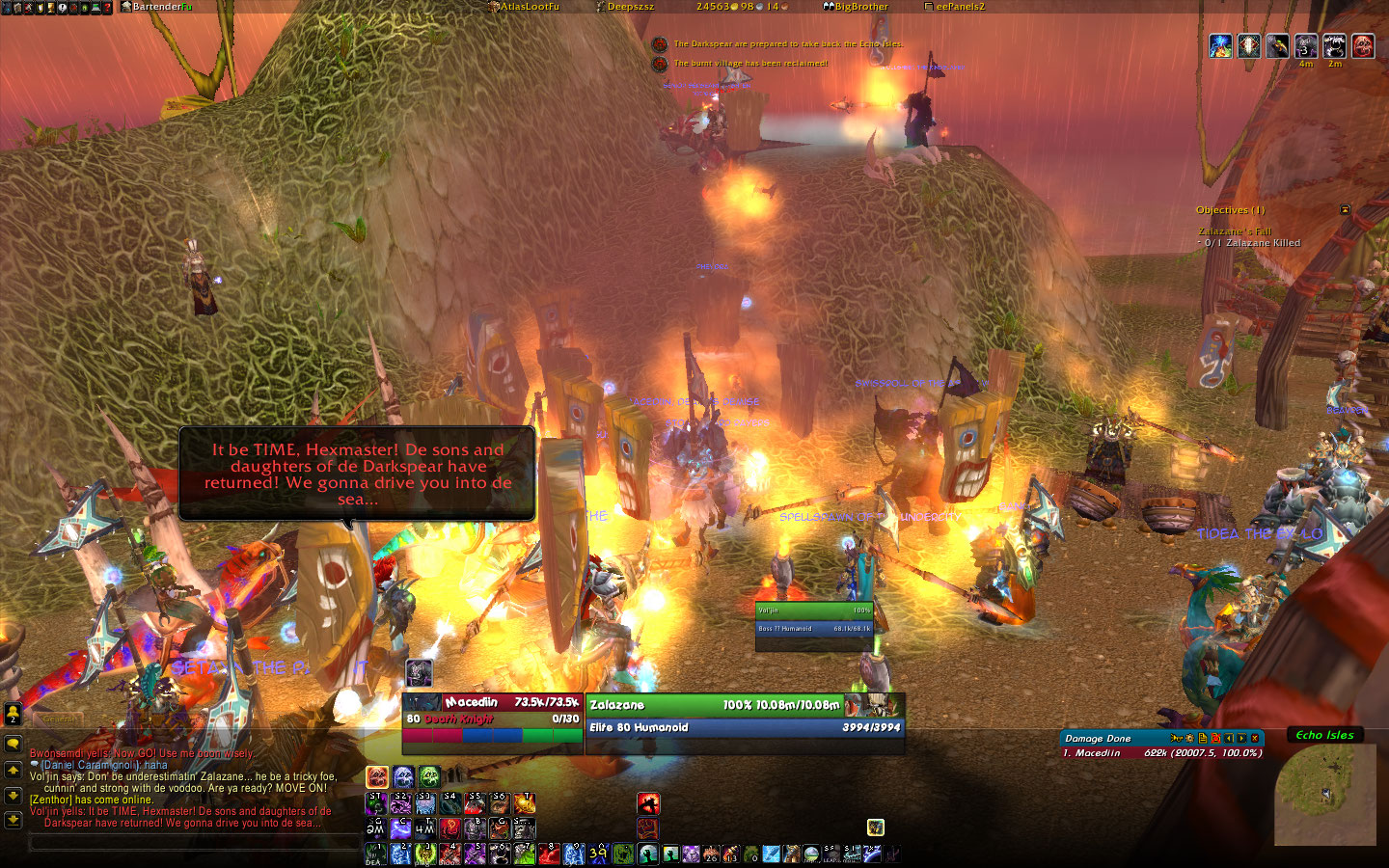This screenshot has height=868, width=1389.
Task: Toggle the Objectives tracker collapse button
Action: pyautogui.click(x=1345, y=209)
